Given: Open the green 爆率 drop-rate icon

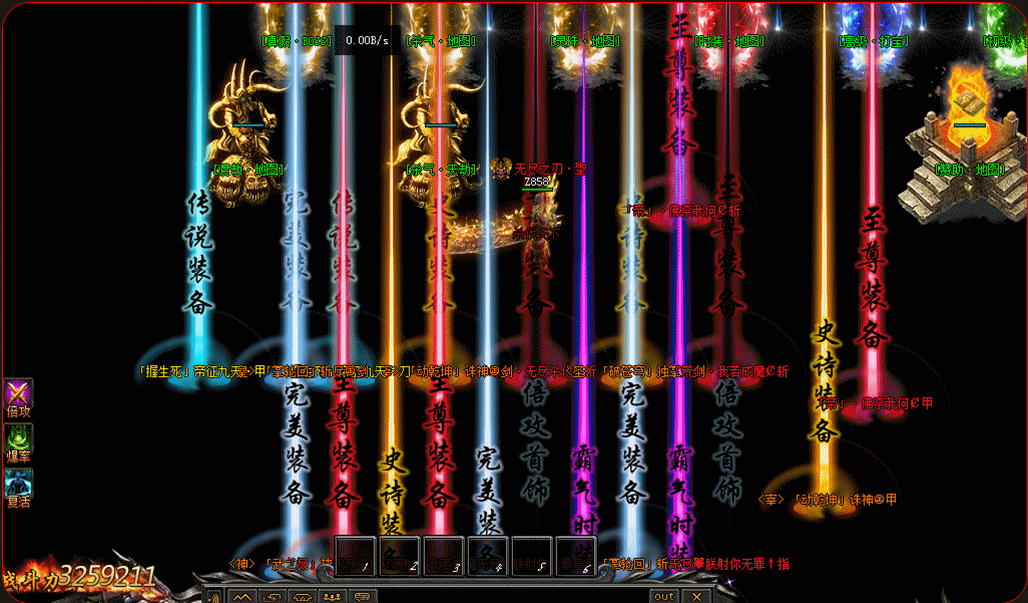Looking at the screenshot, I should (18, 437).
